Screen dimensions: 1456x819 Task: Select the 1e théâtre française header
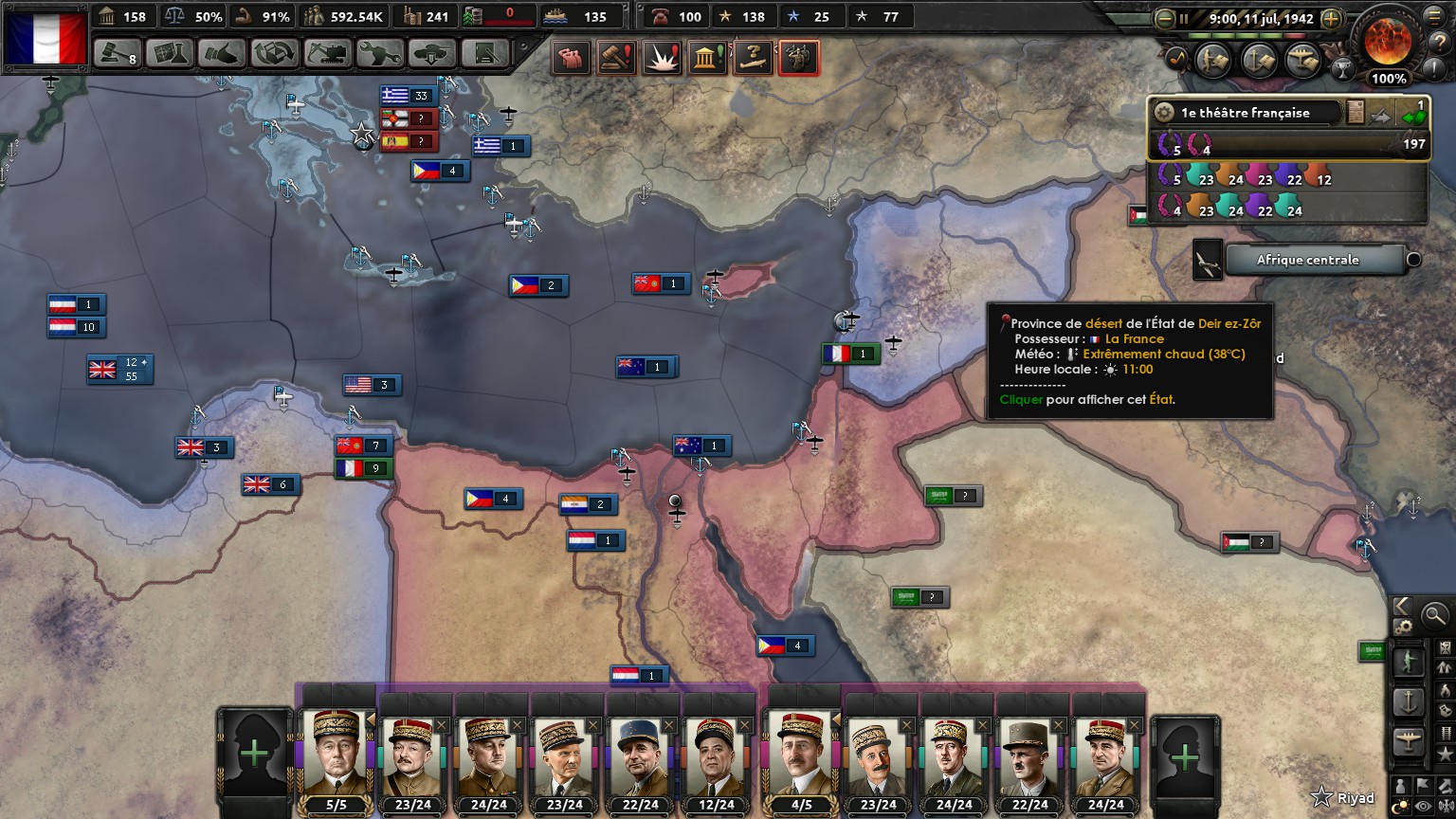[1246, 113]
